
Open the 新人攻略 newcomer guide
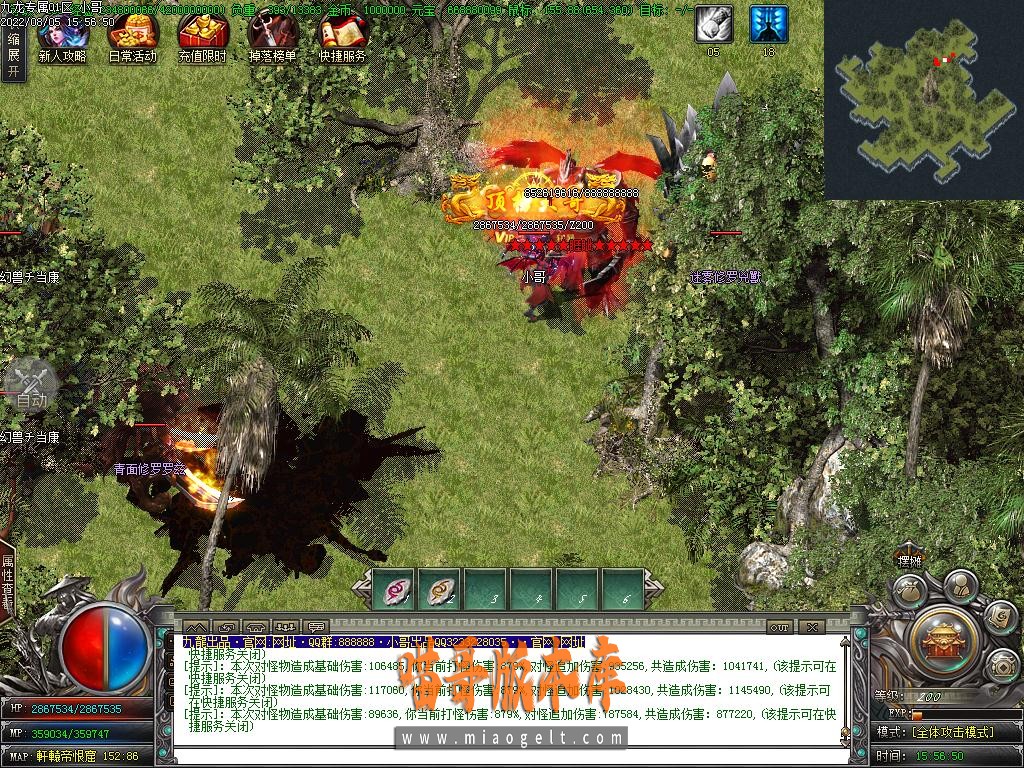pyautogui.click(x=62, y=36)
